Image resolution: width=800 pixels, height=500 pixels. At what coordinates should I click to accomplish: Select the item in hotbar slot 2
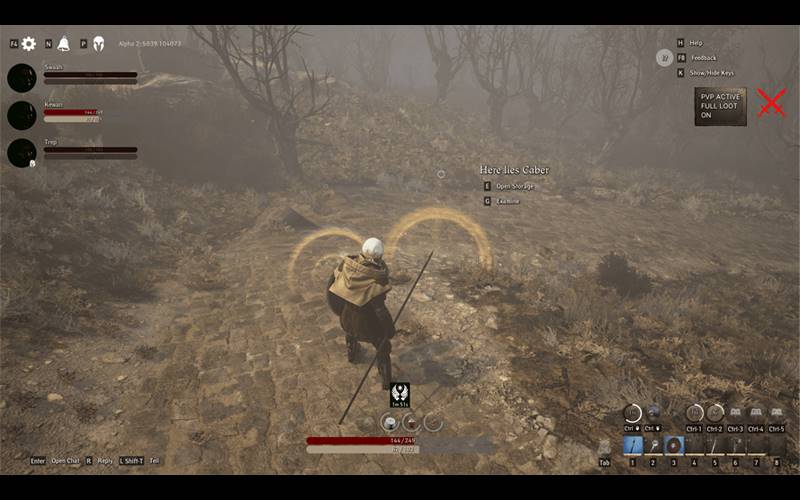[x=653, y=445]
